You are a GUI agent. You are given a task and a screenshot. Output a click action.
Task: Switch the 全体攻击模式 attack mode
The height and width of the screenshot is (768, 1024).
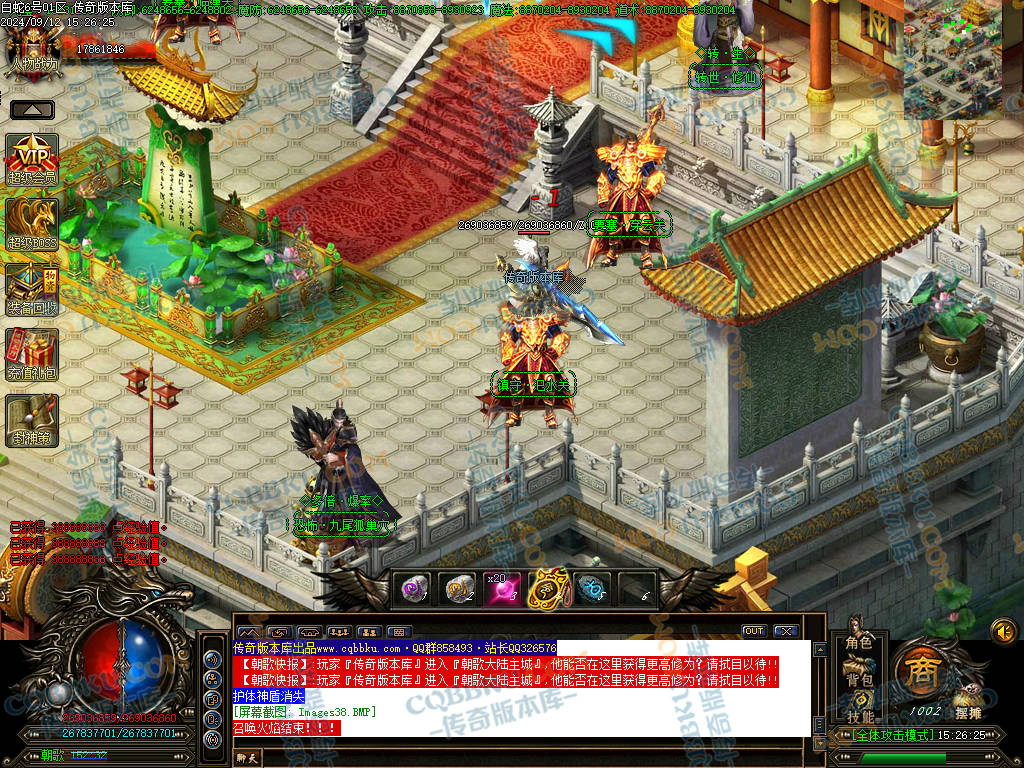click(884, 735)
